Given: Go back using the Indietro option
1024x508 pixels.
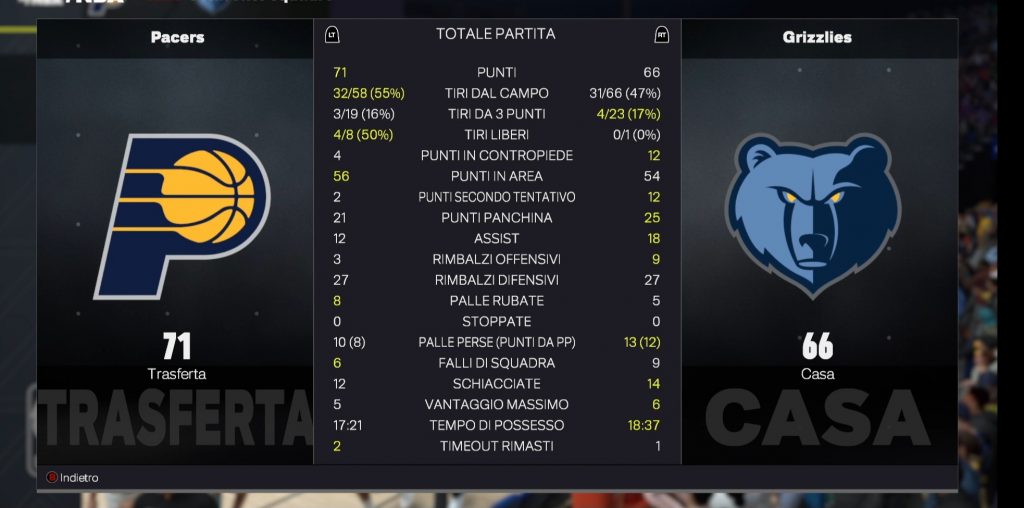Looking at the screenshot, I should coord(72,478).
